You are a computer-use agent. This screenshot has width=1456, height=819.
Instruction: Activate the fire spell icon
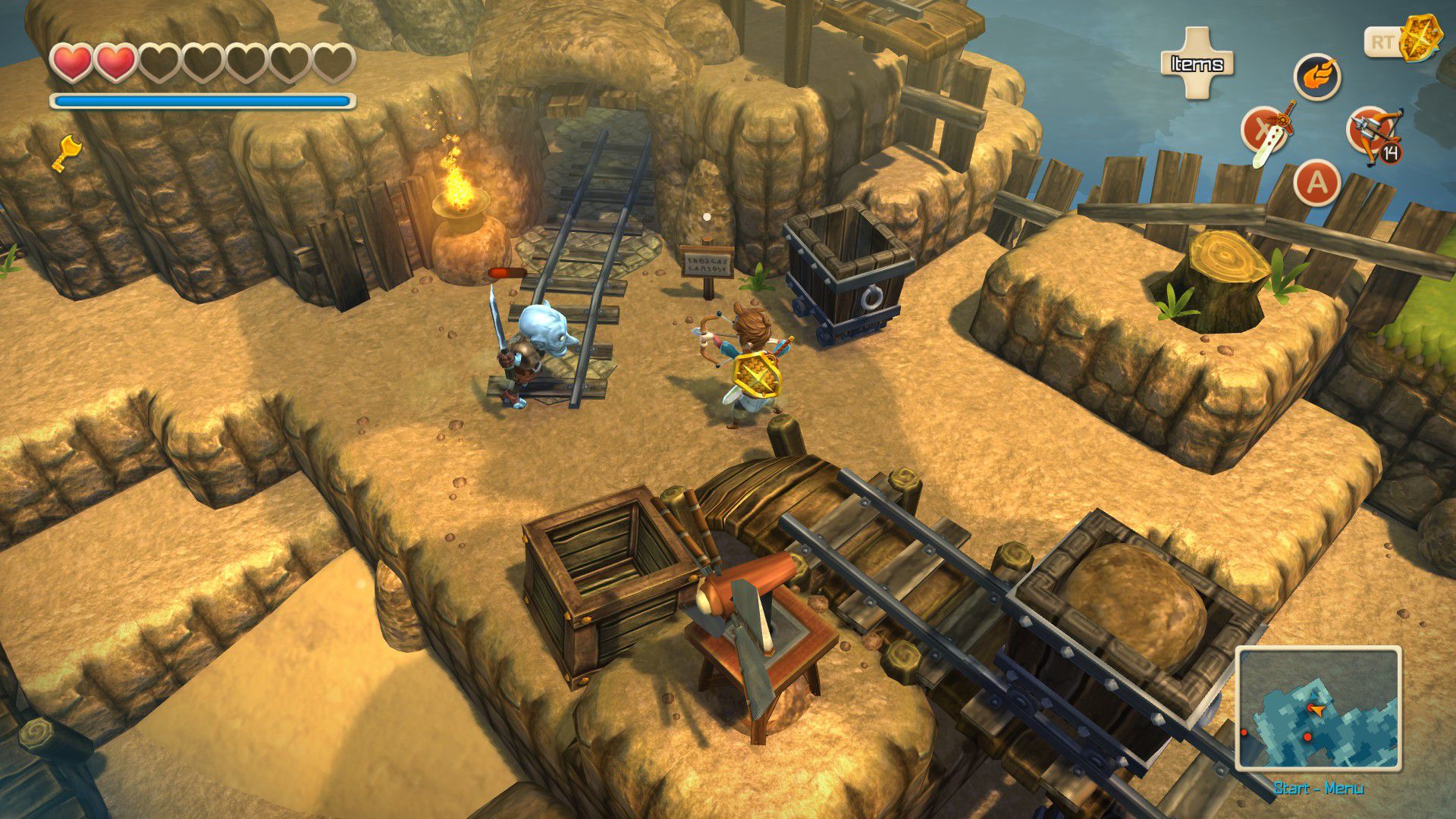click(x=1316, y=77)
